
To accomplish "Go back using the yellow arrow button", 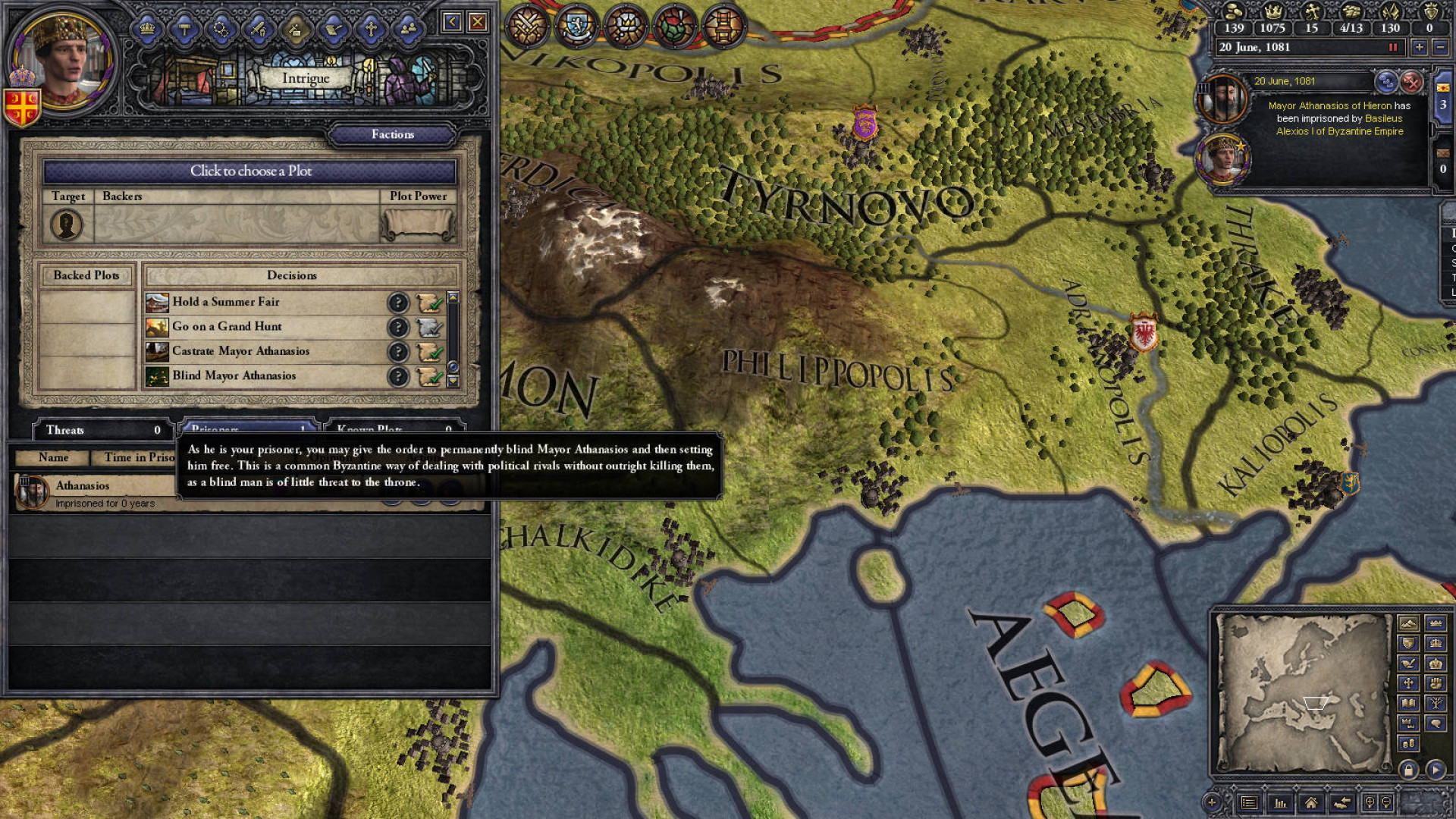I will tap(452, 22).
